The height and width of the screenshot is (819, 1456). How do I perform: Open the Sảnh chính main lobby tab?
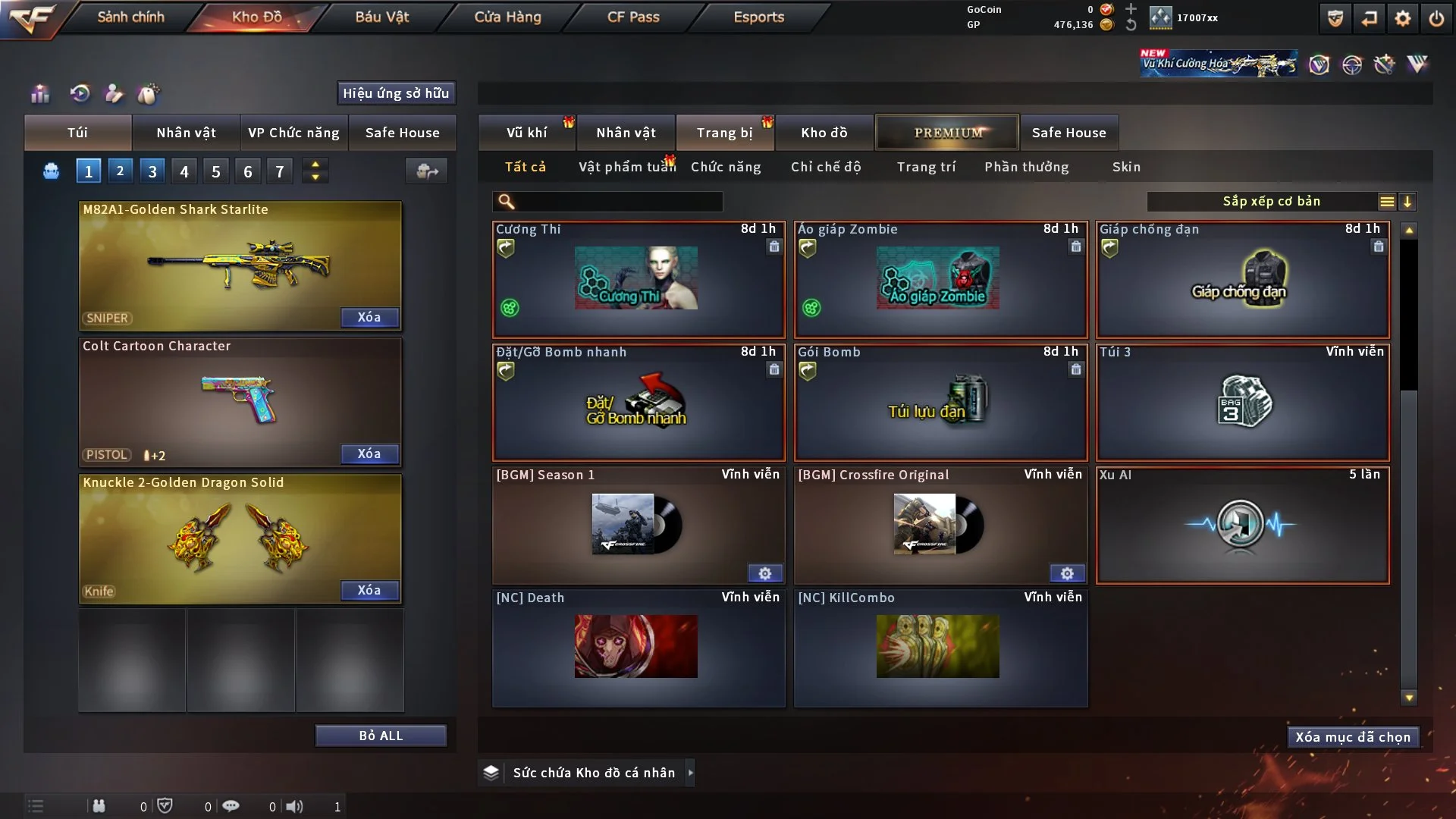tap(130, 17)
